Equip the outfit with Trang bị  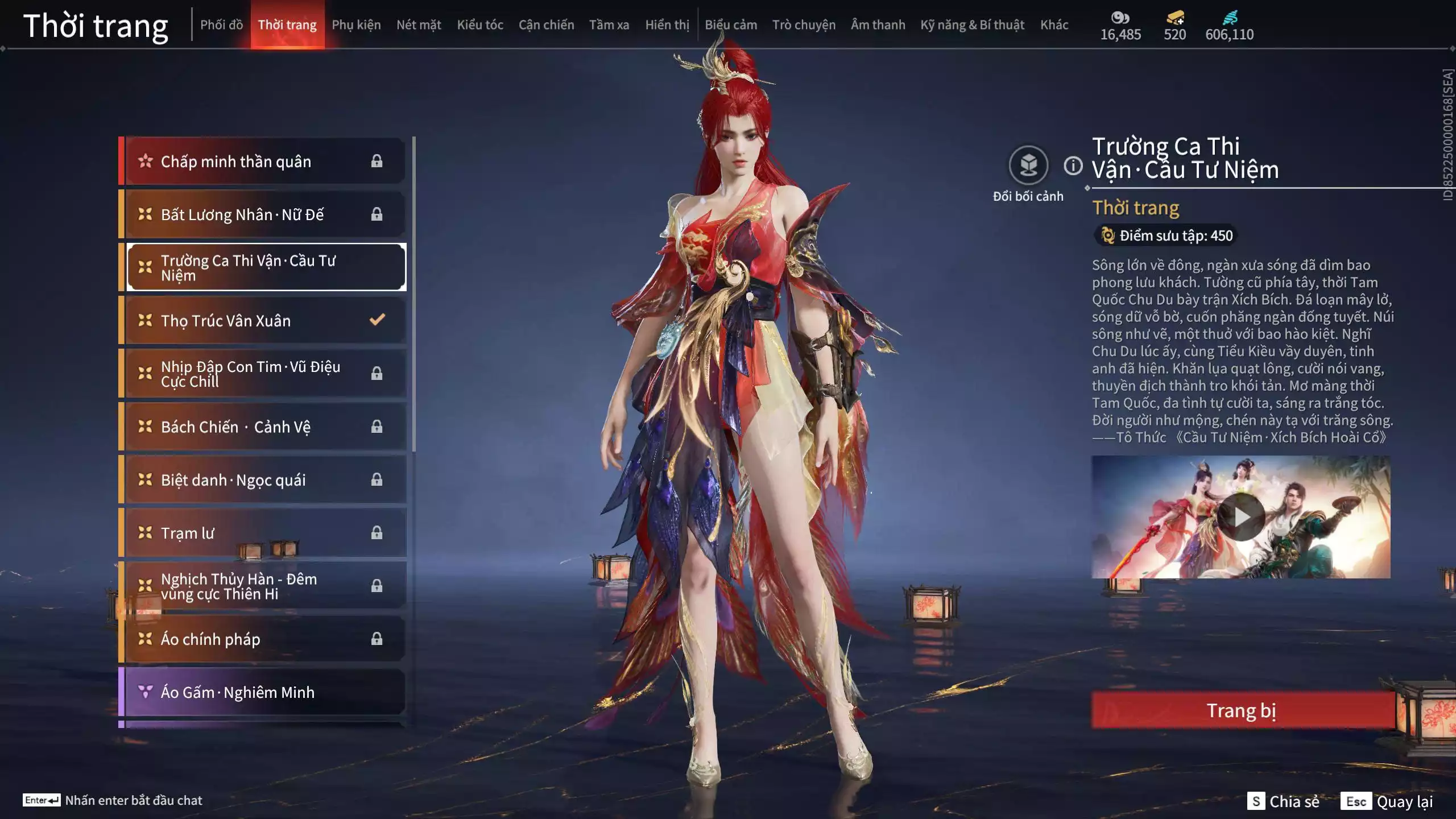tap(1242, 710)
